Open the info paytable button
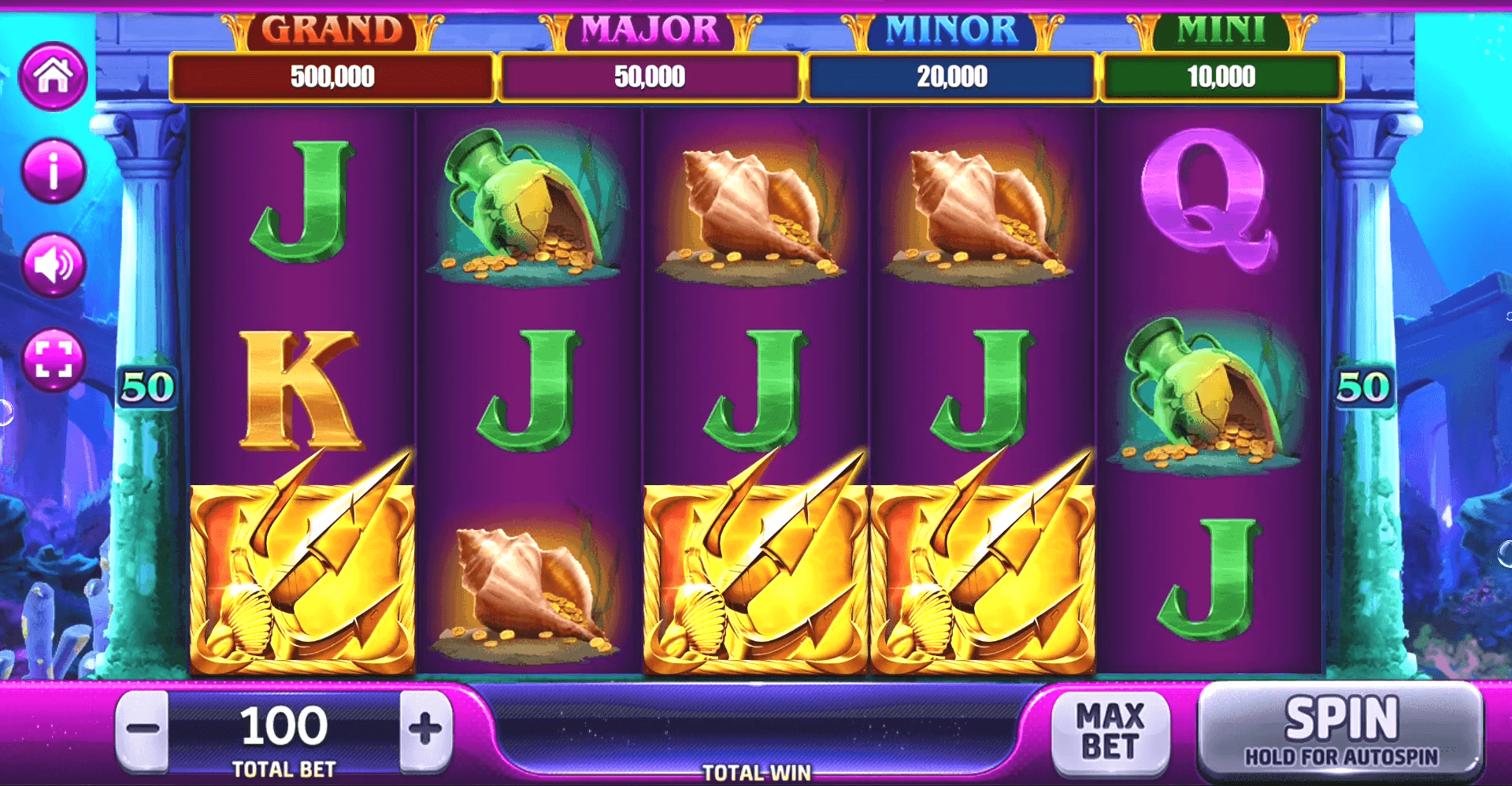This screenshot has width=1512, height=786. (53, 171)
